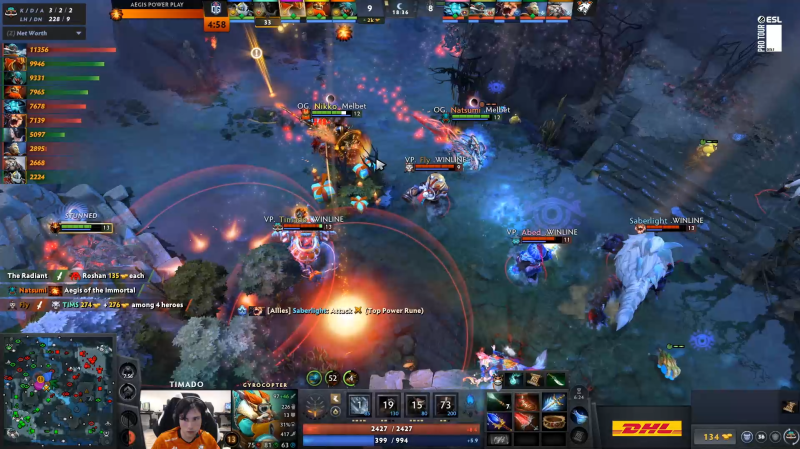
Task: Click the DHL sponsor banner
Action: (x=647, y=429)
